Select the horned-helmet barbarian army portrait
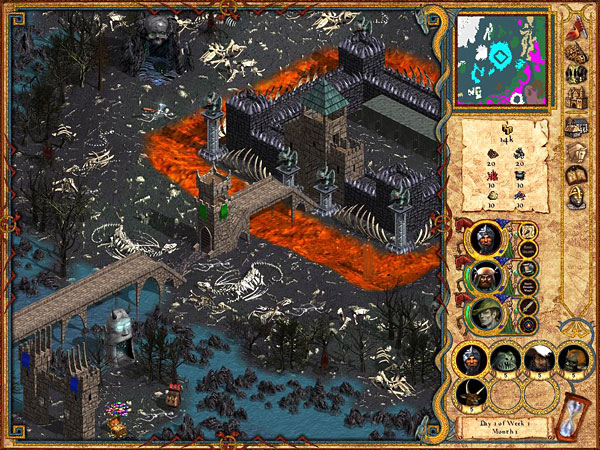This screenshot has width=600, height=450. click(x=486, y=277)
